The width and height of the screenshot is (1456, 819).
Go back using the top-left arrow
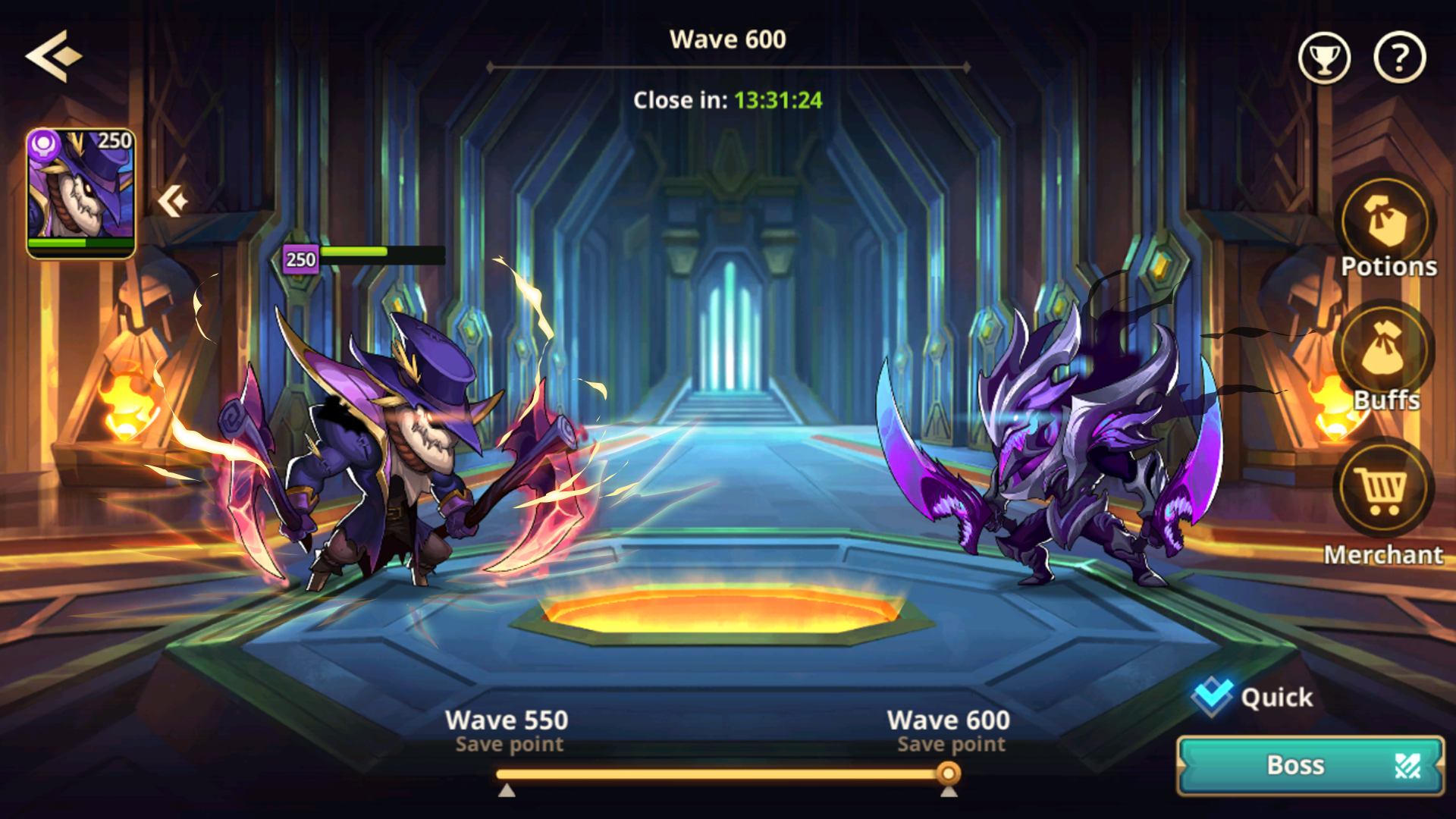53,56
